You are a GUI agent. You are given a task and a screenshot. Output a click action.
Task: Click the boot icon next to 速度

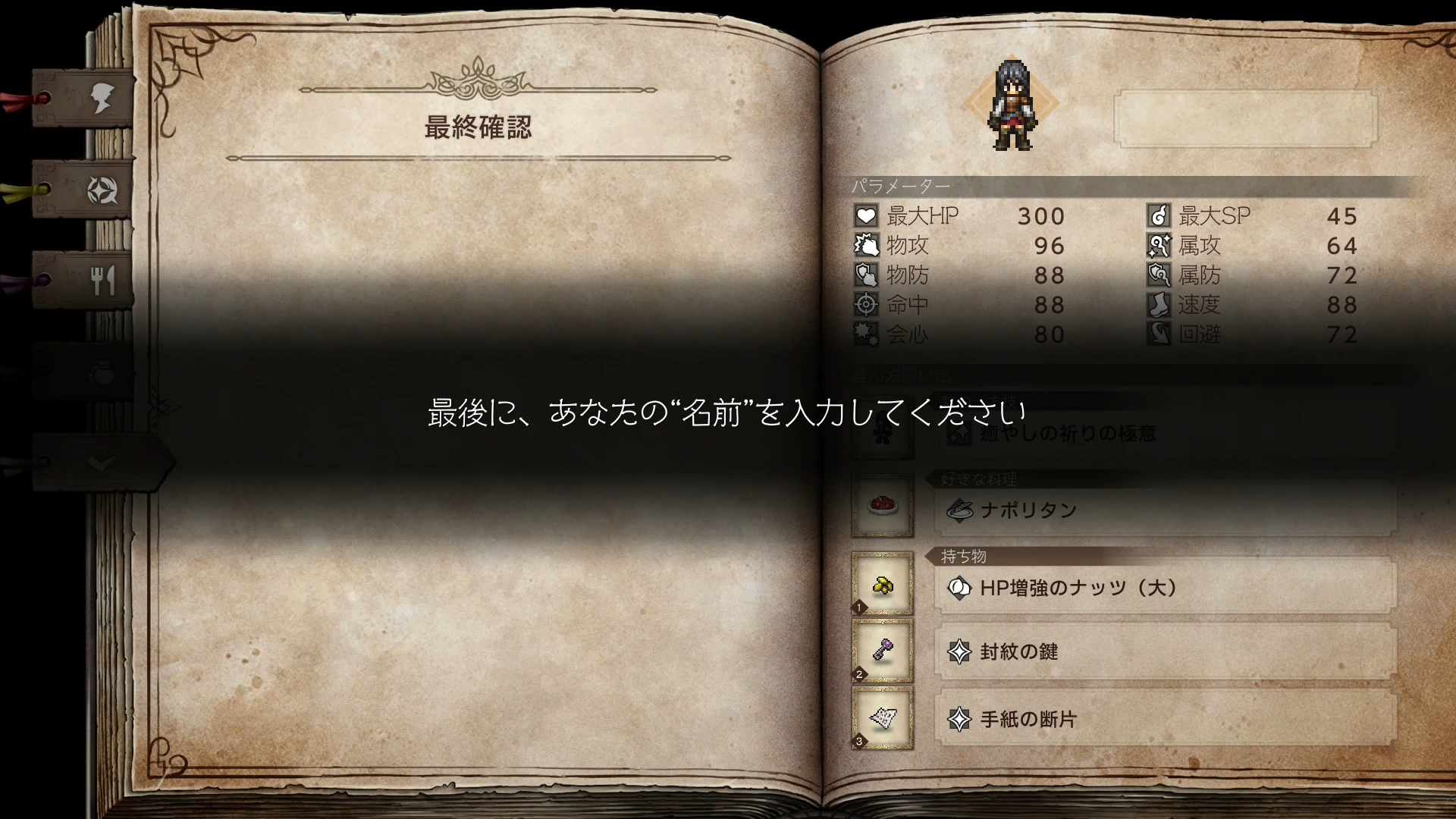pos(1160,305)
